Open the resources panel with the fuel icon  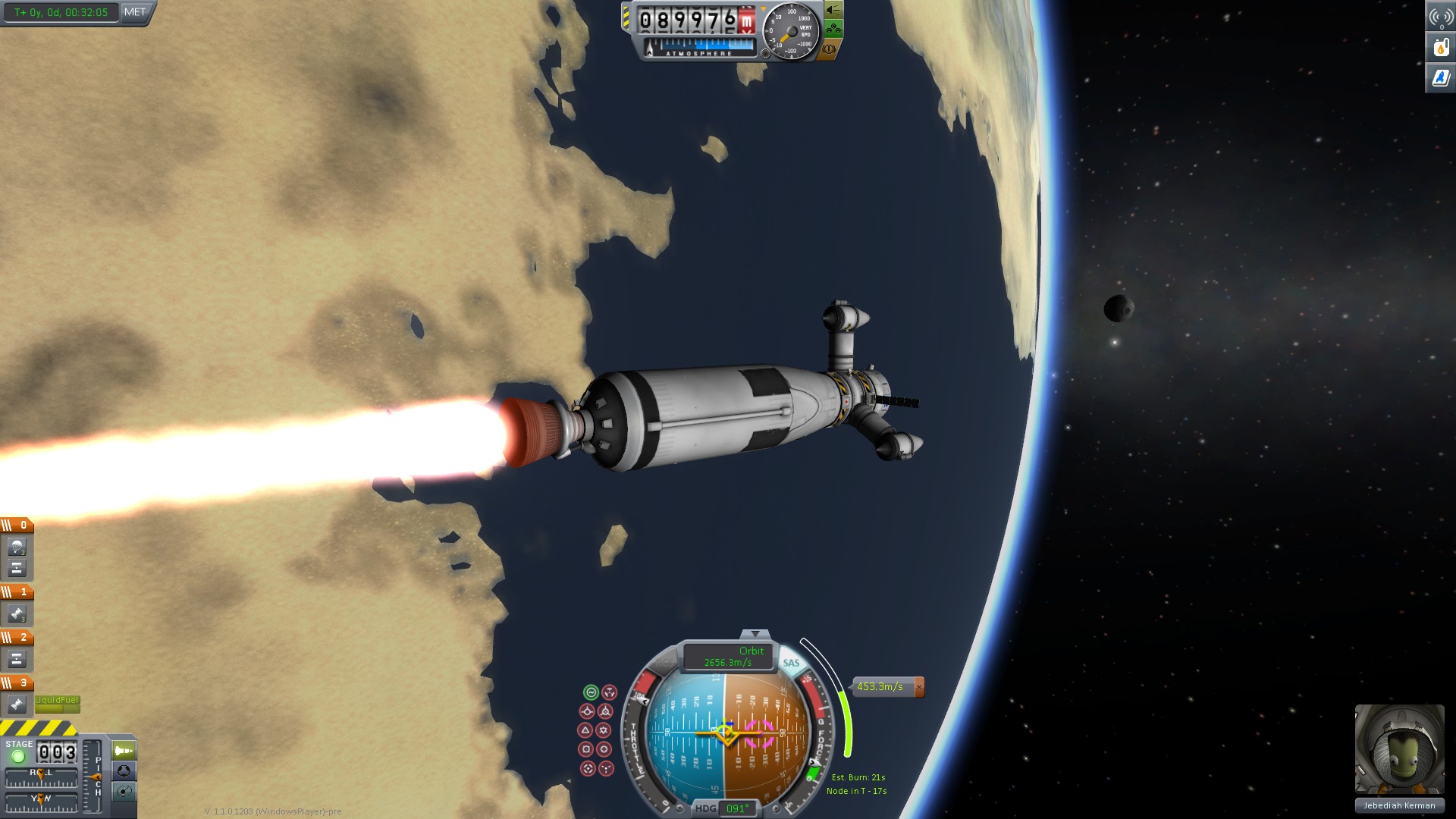pos(1441,47)
